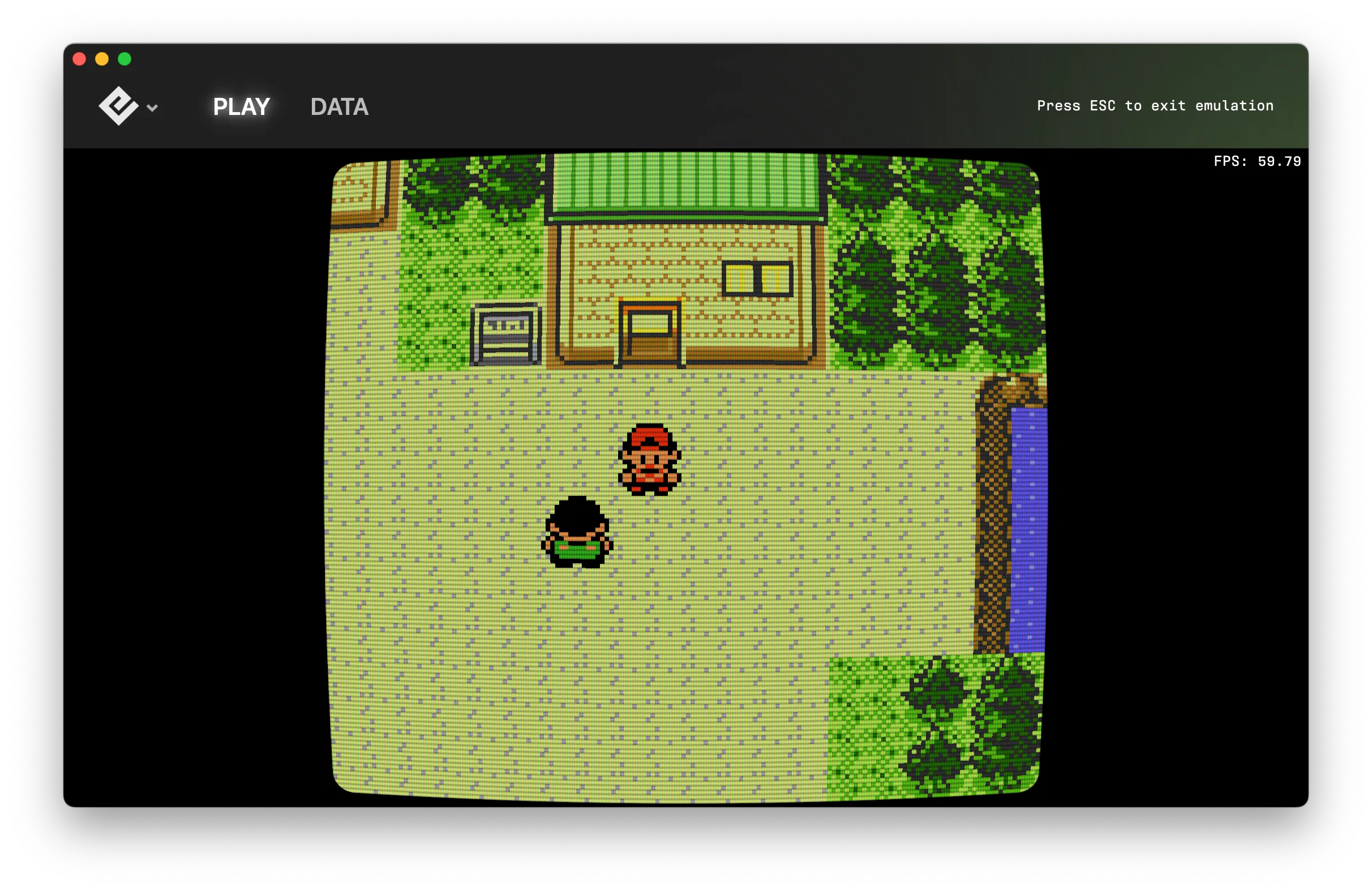Select the PLAY tab

[x=241, y=106]
